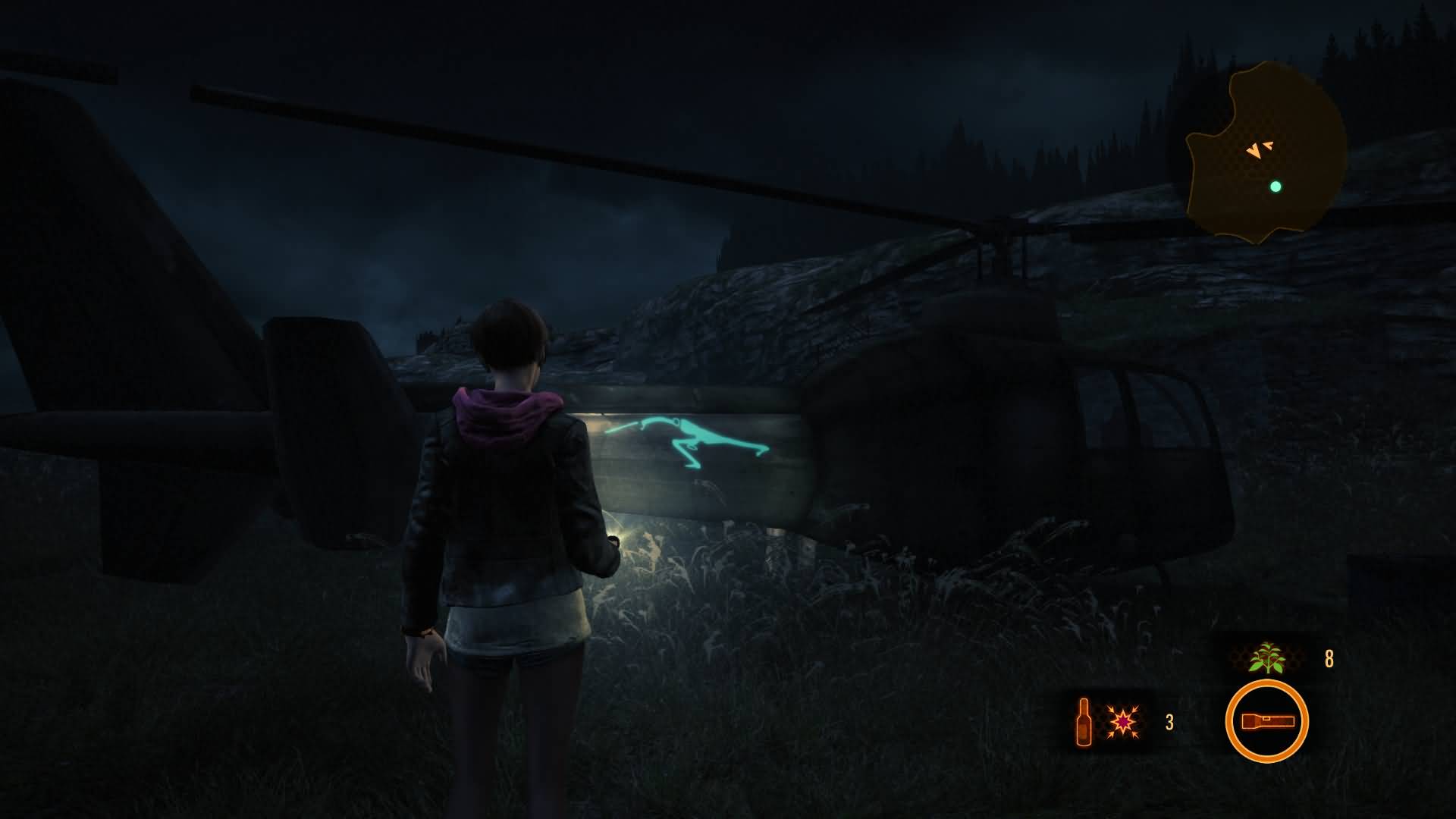Click the teal dot marker on minimap

(x=1276, y=187)
